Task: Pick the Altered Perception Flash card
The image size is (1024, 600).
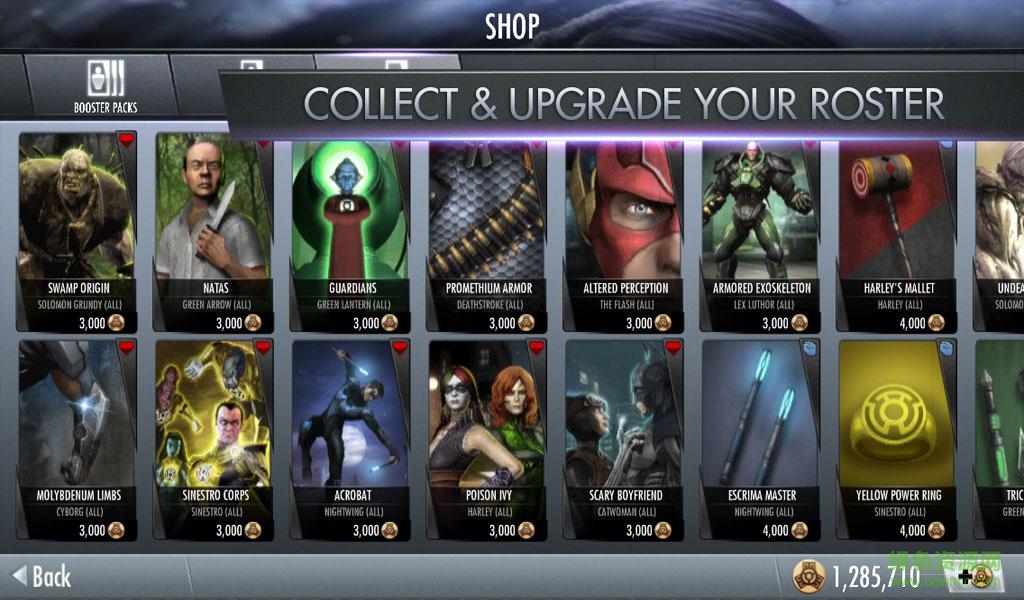Action: tap(624, 232)
